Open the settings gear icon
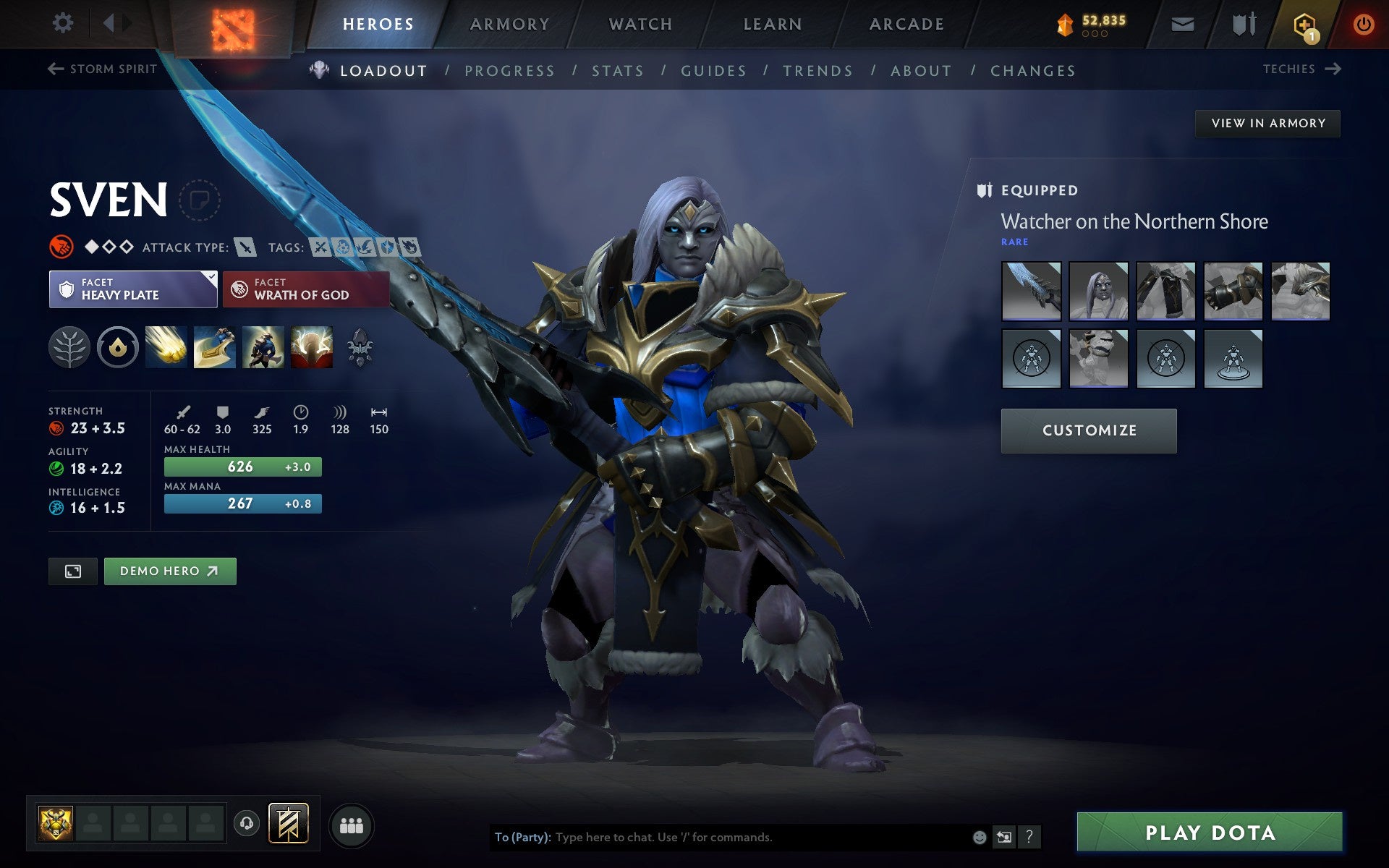1389x868 pixels. point(64,23)
